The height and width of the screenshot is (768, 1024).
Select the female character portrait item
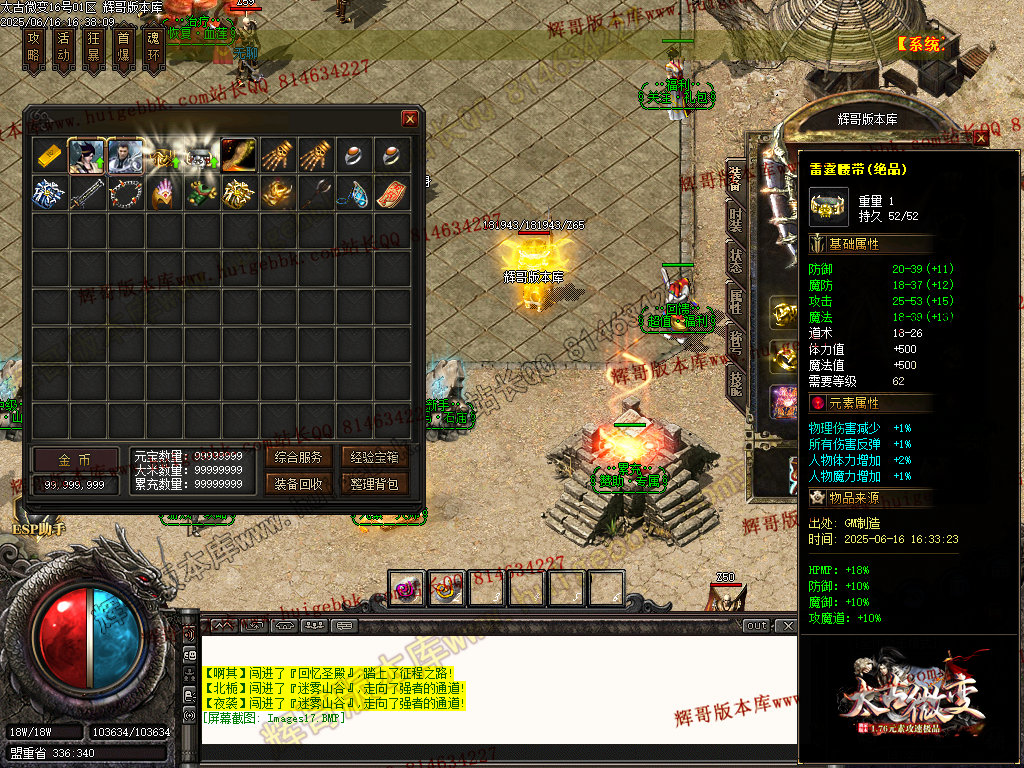(x=87, y=155)
